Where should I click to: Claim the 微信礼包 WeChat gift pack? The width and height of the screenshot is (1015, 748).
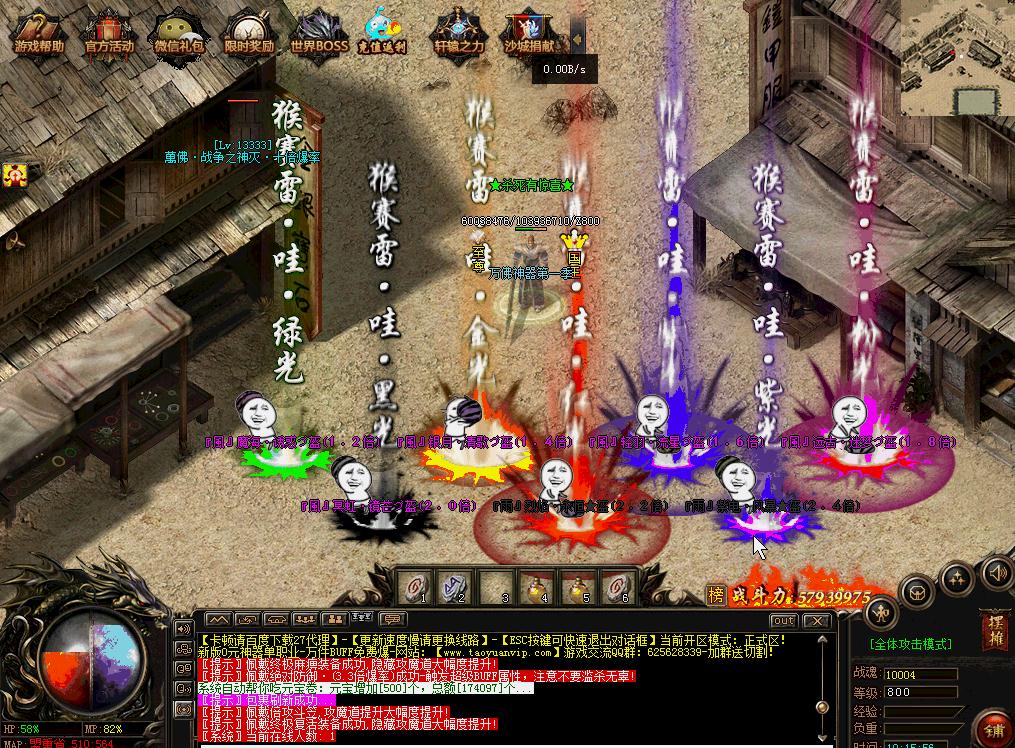179,33
